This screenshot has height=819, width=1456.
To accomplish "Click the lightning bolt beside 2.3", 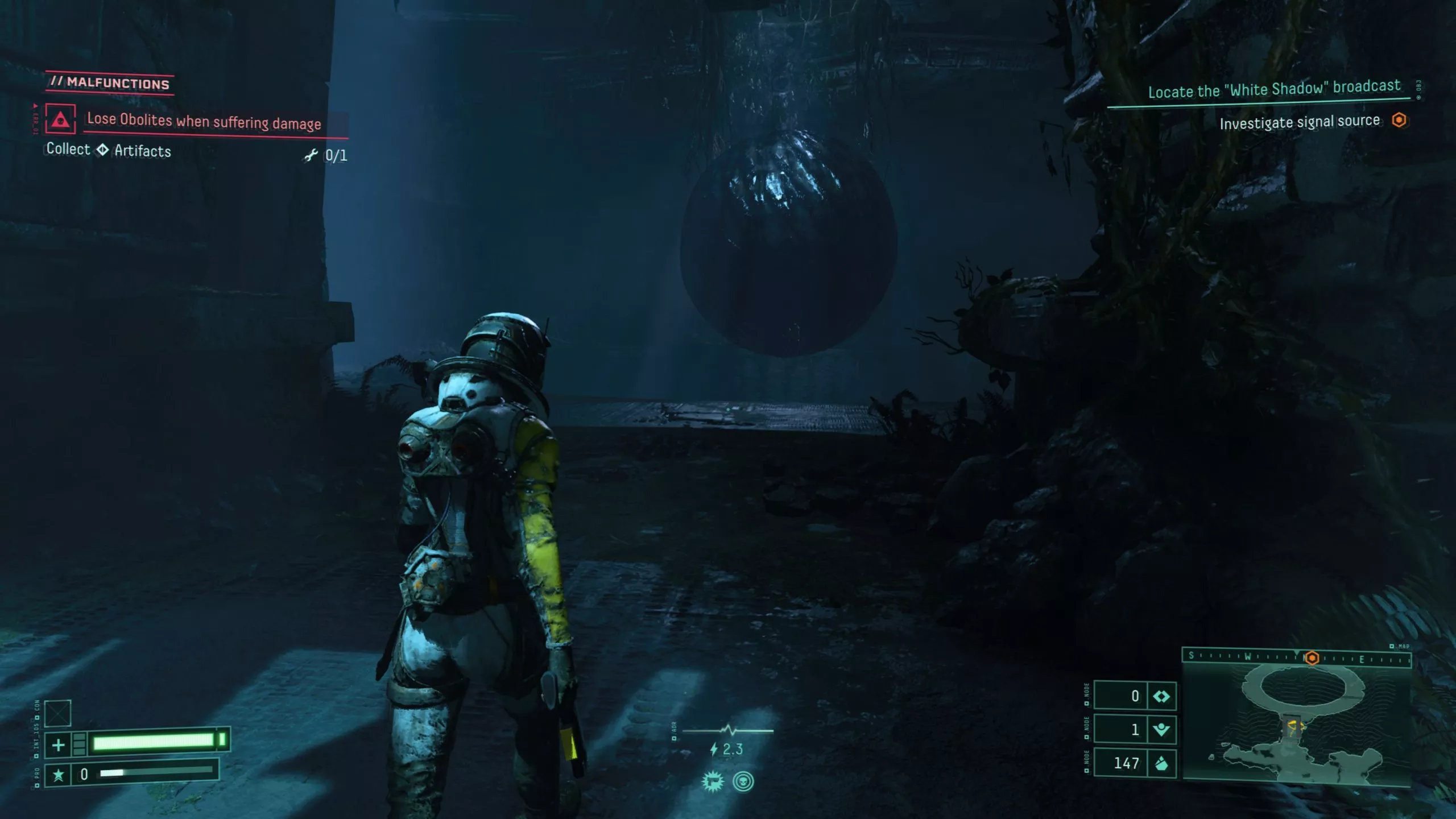I will pyautogui.click(x=714, y=748).
